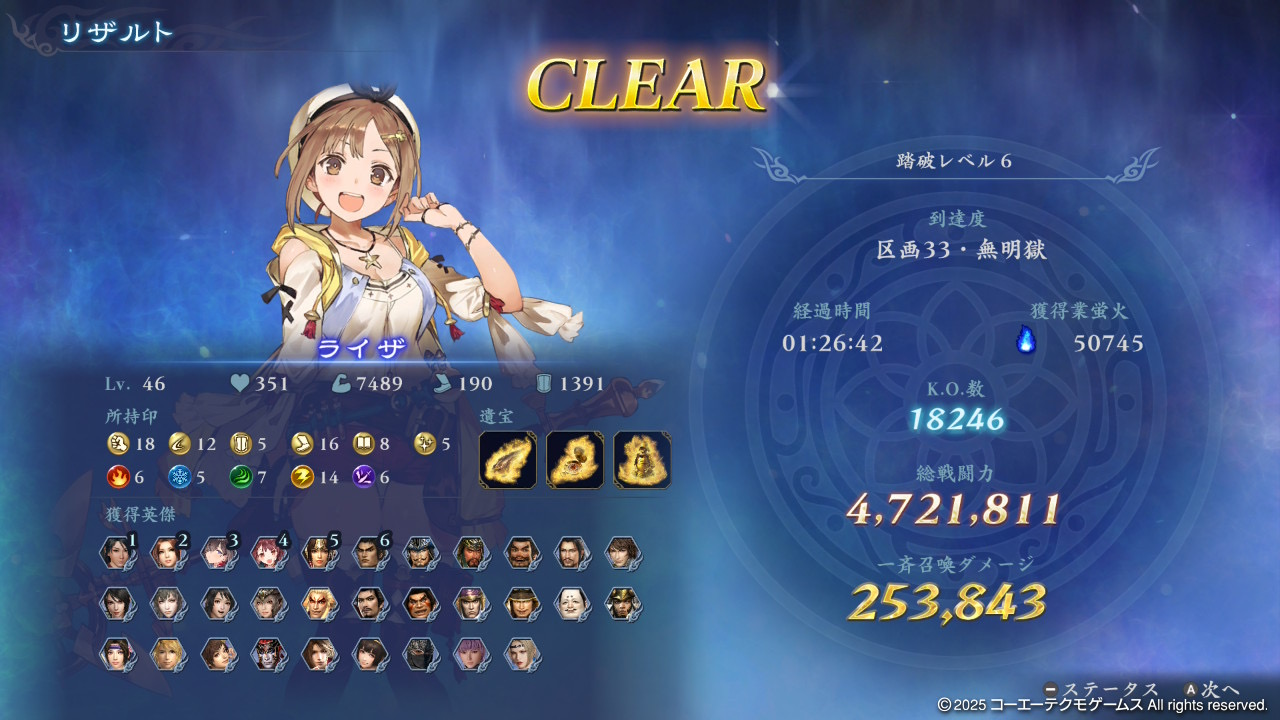
Task: Click the gold book emblem icon
Action: (364, 444)
